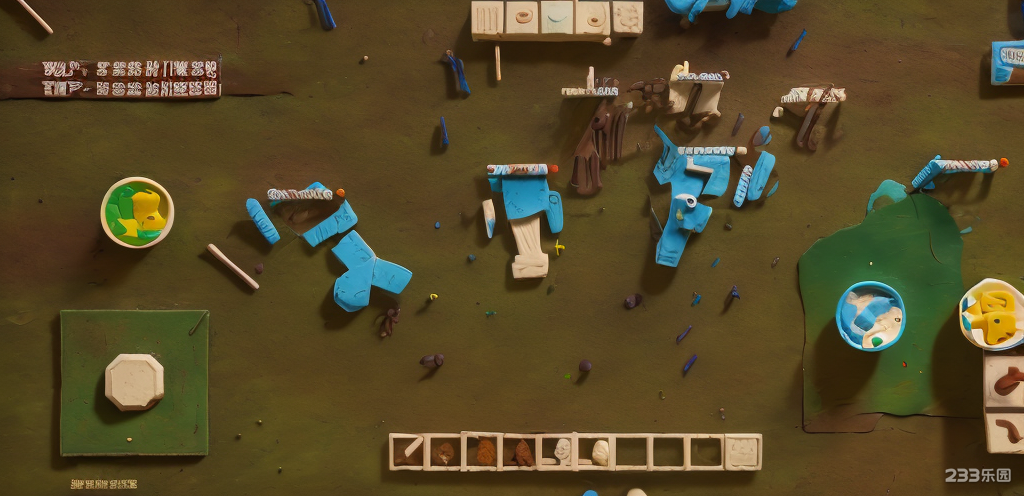Screen dimensions: 1024x496
Task: Click the solid white tile ending the hotbar
Action: click(x=742, y=452)
